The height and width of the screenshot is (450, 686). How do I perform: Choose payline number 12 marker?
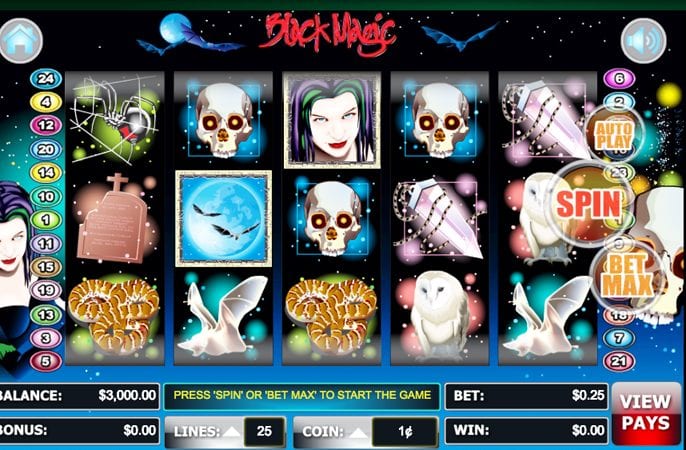coord(45,125)
